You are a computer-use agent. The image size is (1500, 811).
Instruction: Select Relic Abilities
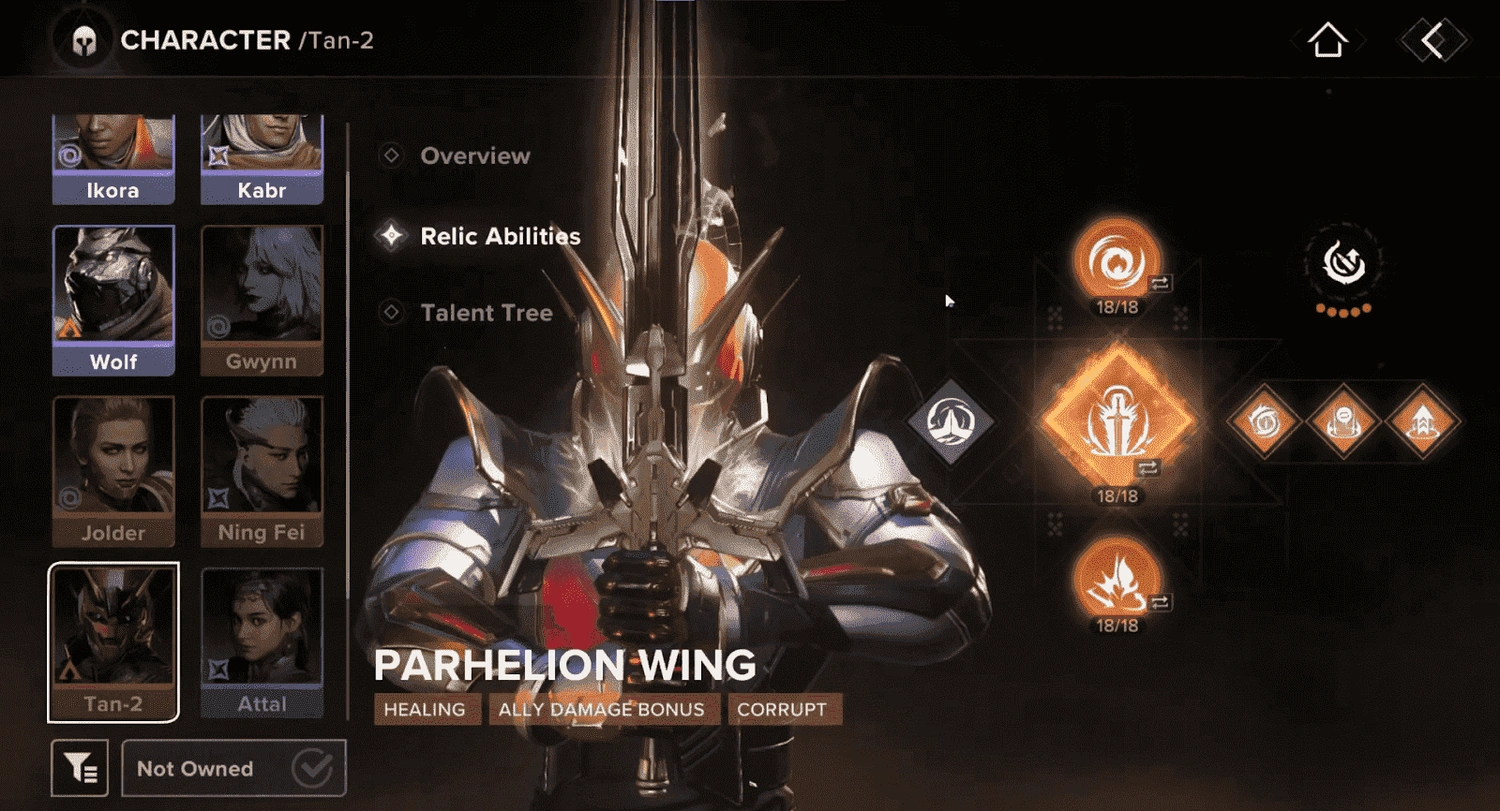pos(502,236)
